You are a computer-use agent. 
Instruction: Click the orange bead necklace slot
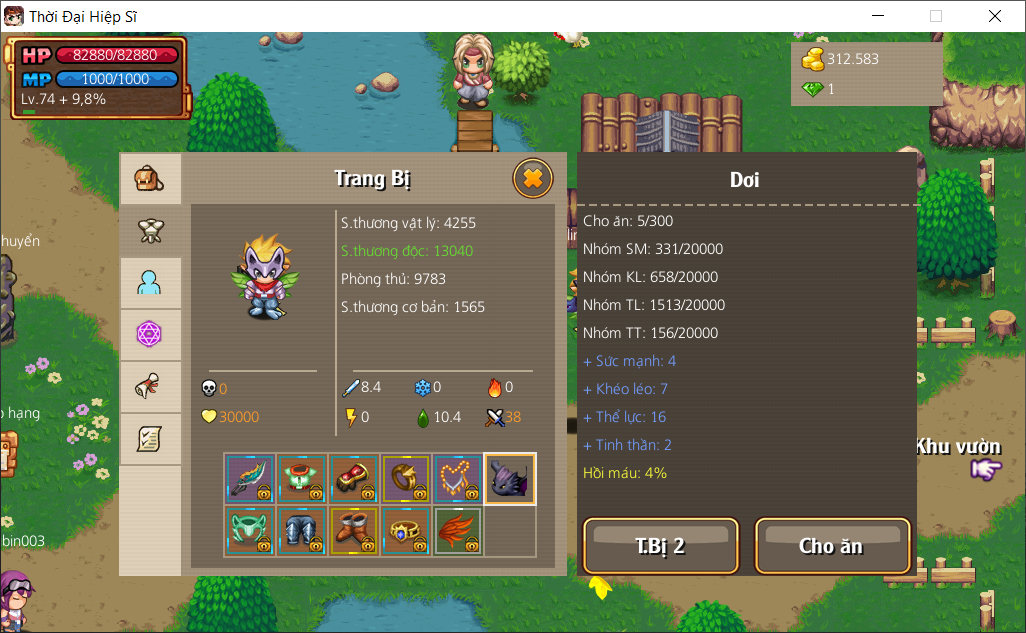click(458, 479)
